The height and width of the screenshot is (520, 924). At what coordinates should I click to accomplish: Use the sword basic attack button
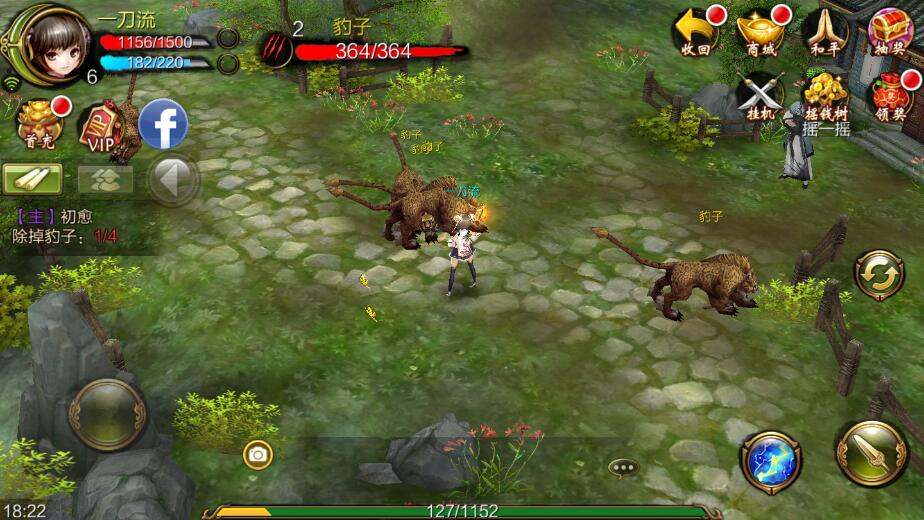tap(871, 454)
